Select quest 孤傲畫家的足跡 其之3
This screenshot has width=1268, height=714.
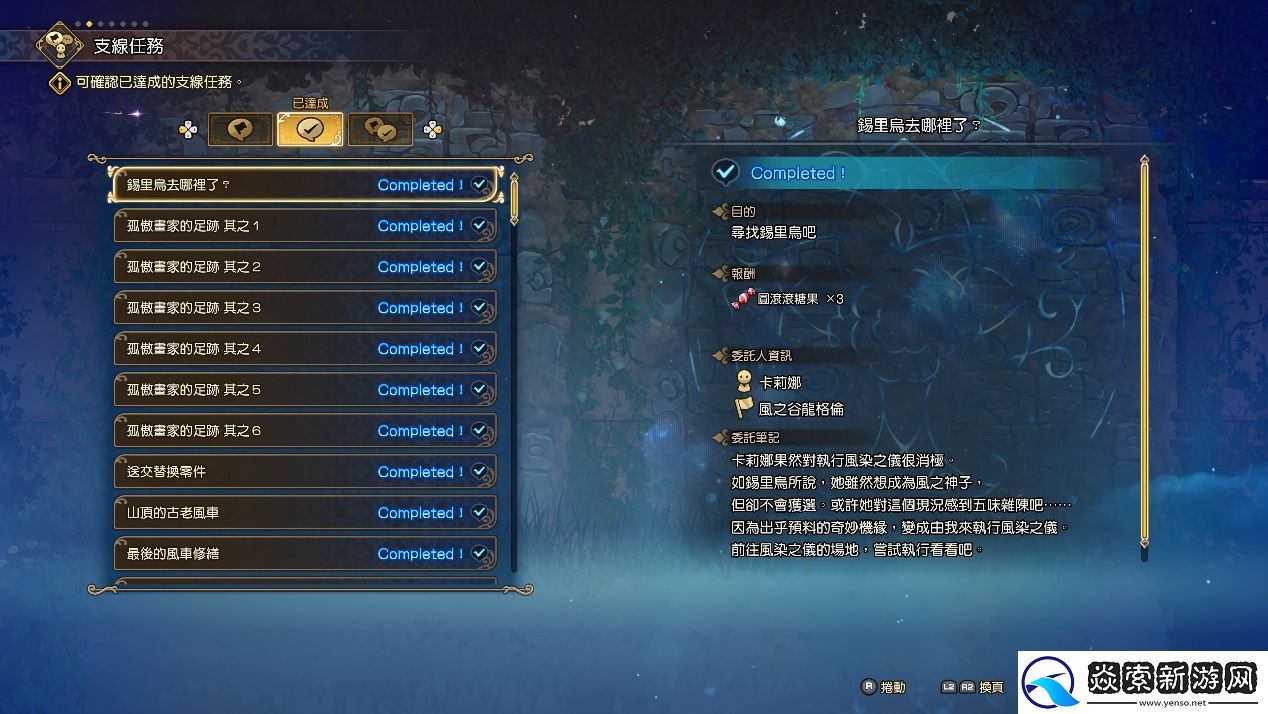(x=305, y=308)
